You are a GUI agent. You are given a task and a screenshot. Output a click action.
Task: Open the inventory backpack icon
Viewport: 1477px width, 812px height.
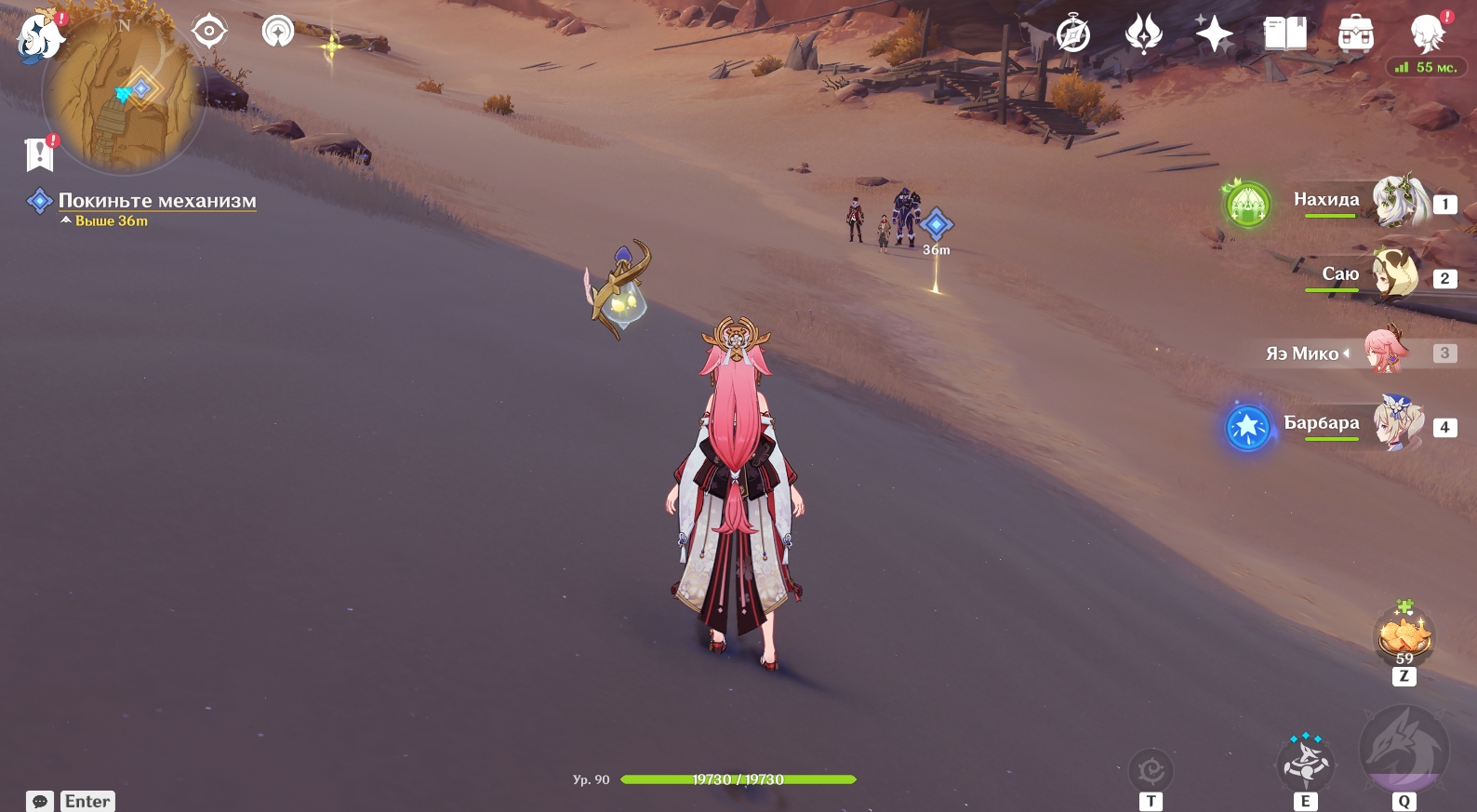1356,35
